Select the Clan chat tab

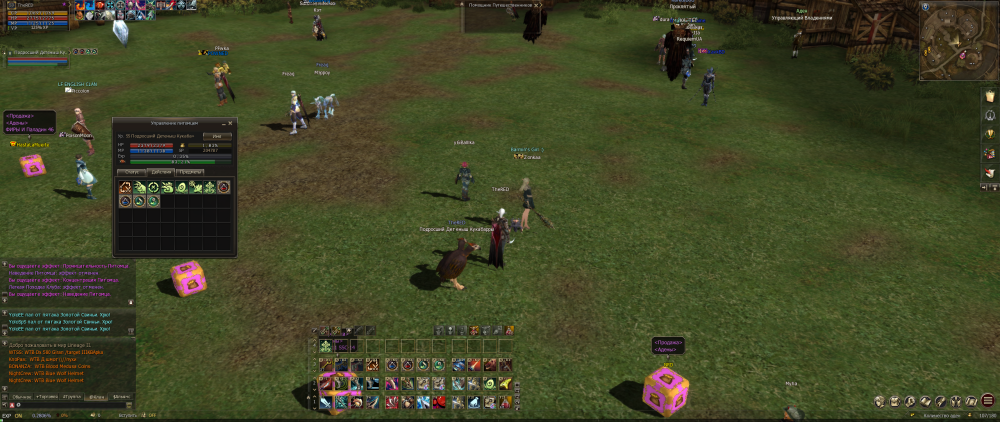[97, 397]
